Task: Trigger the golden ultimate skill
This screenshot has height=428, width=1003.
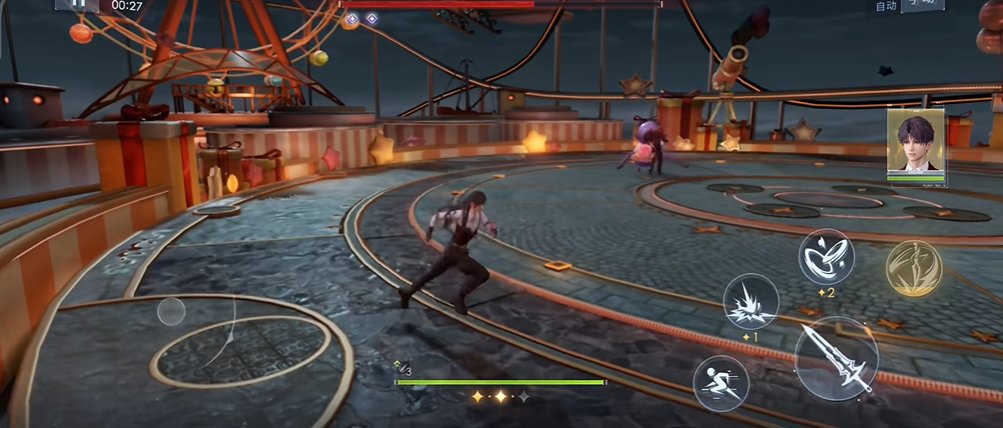Action: 913,268
